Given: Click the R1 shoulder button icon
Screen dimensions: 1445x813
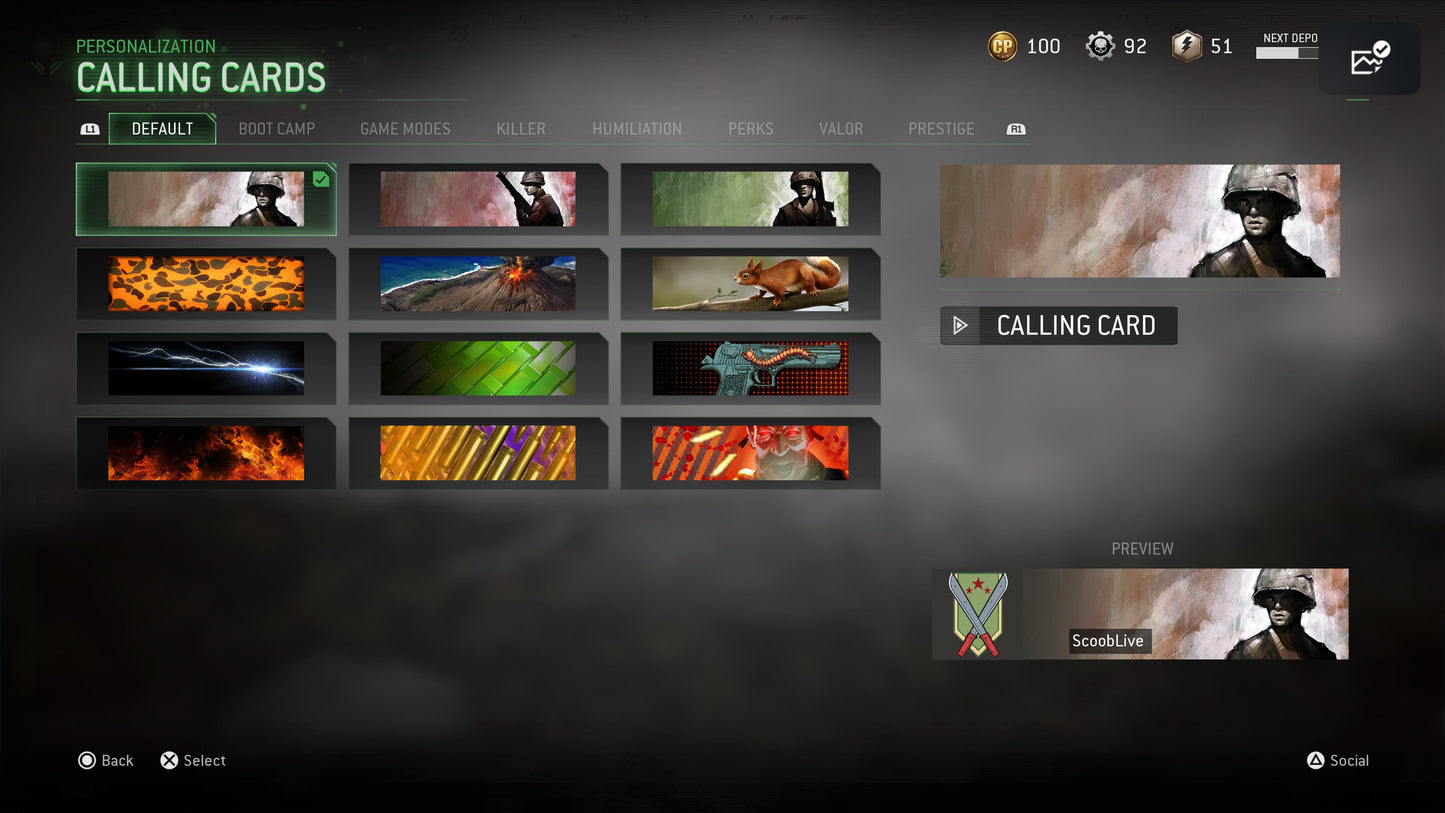Looking at the screenshot, I should pyautogui.click(x=1015, y=129).
